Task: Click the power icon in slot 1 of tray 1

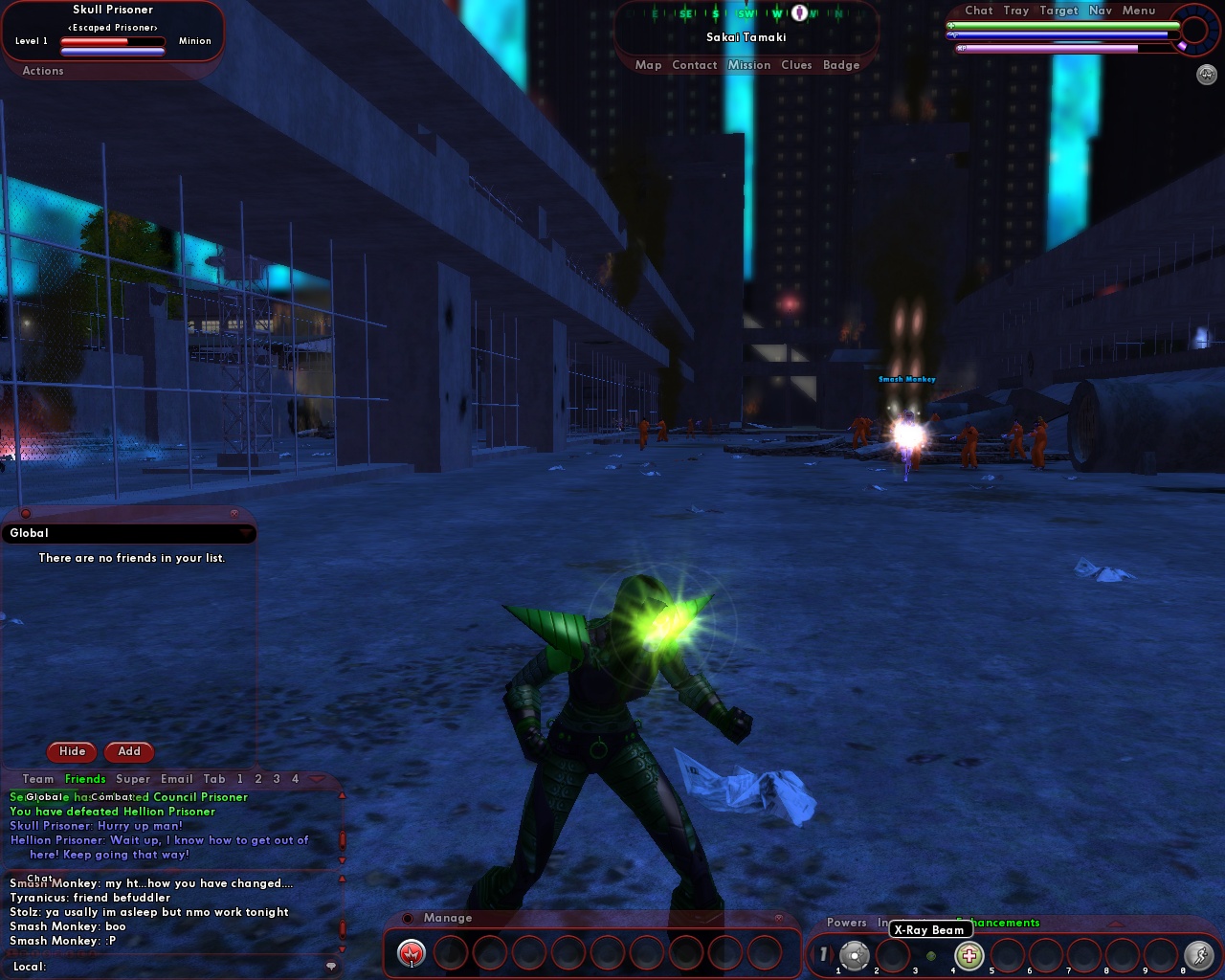Action: (x=855, y=955)
